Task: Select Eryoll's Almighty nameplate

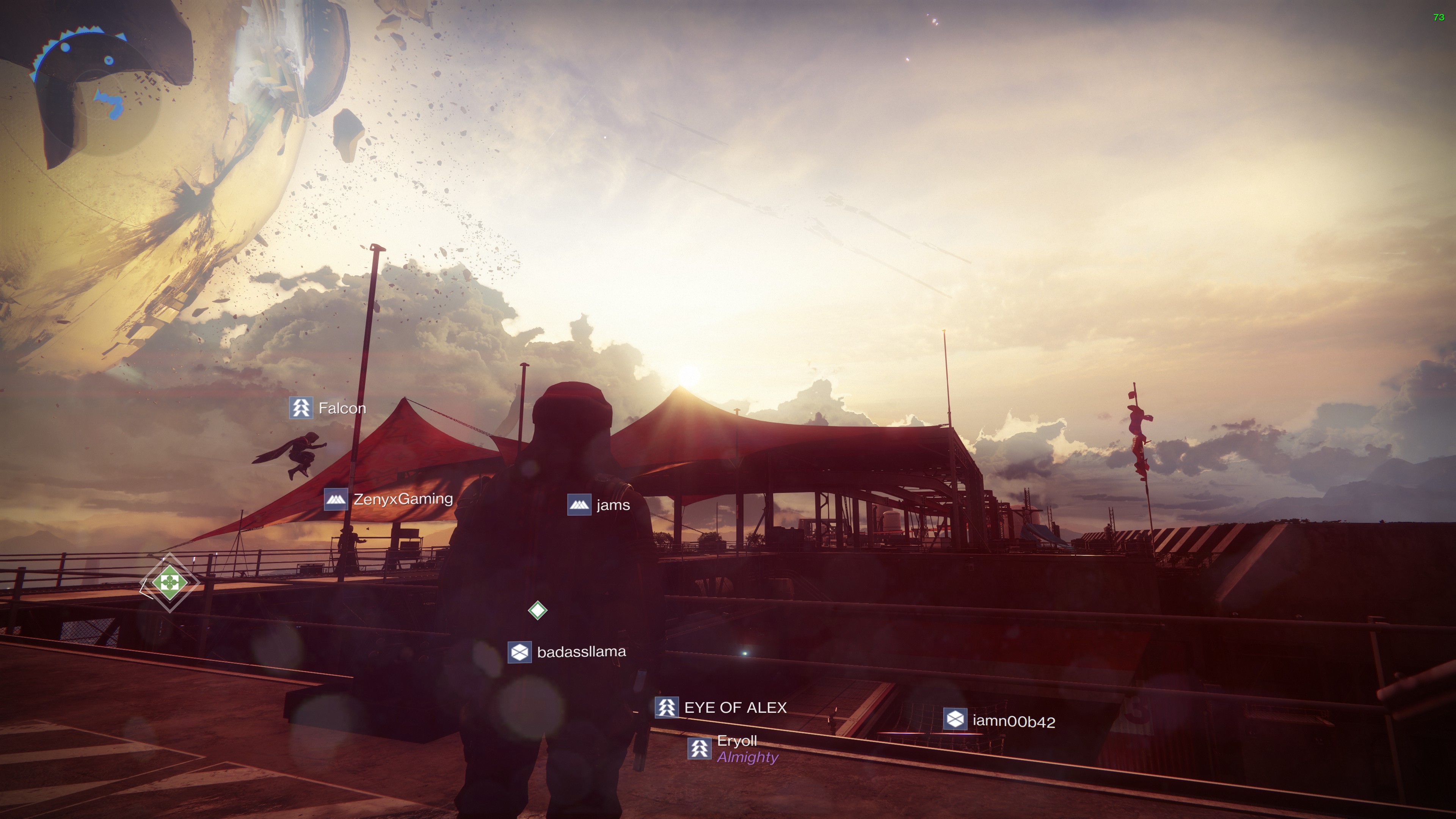Action: tap(733, 749)
